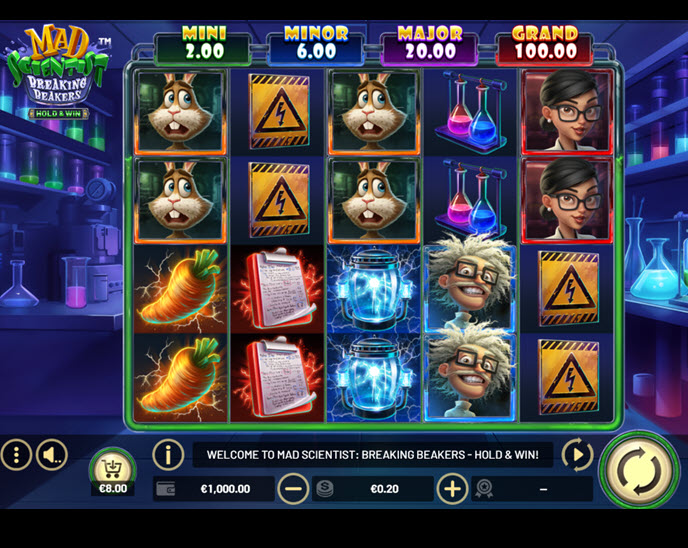
Task: Open the three-dot game menu
Action: tap(16, 456)
